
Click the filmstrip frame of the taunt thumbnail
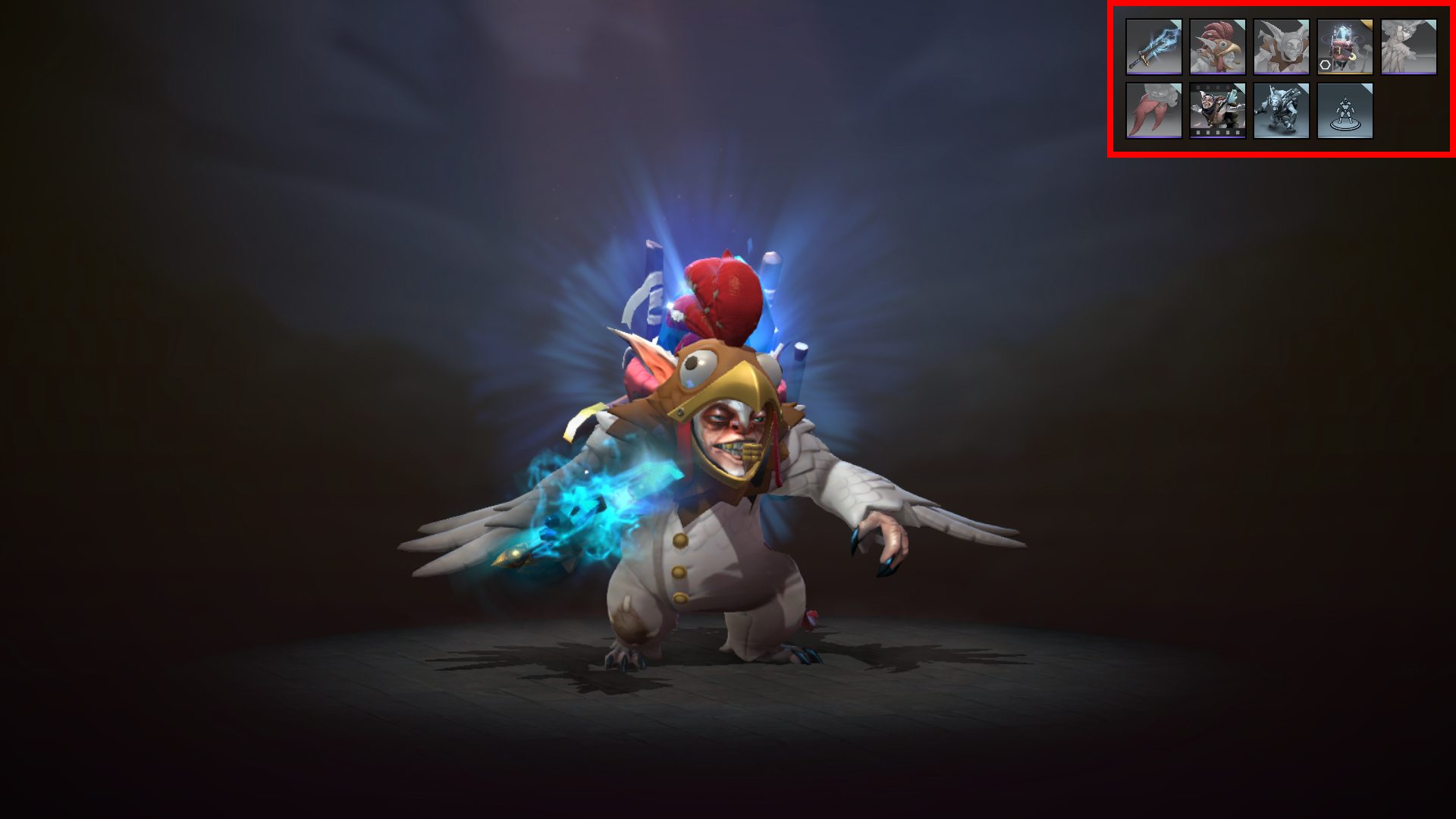point(1218,133)
